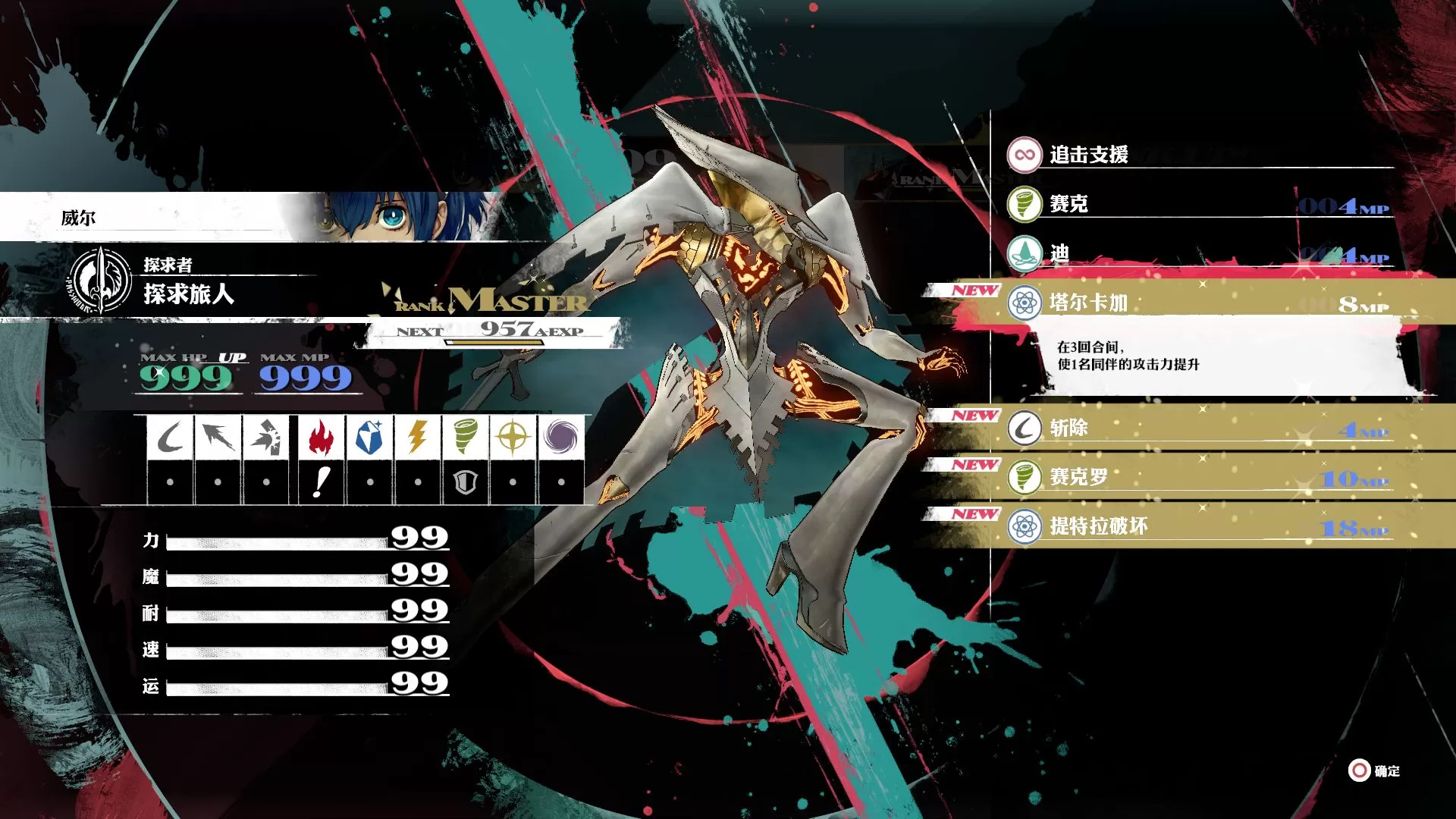
Task: Choose the green tornado wind affinity icon
Action: point(465,438)
